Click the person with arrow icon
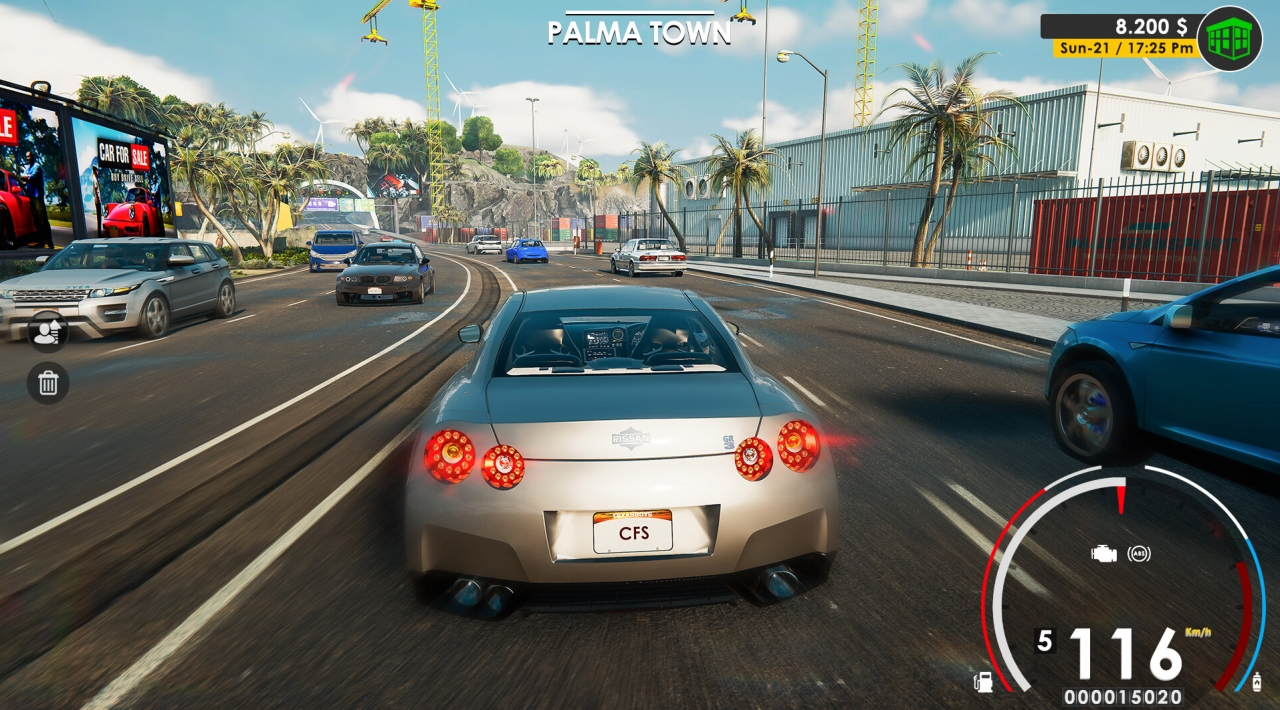Screen dimensions: 1280x710 tap(47, 332)
